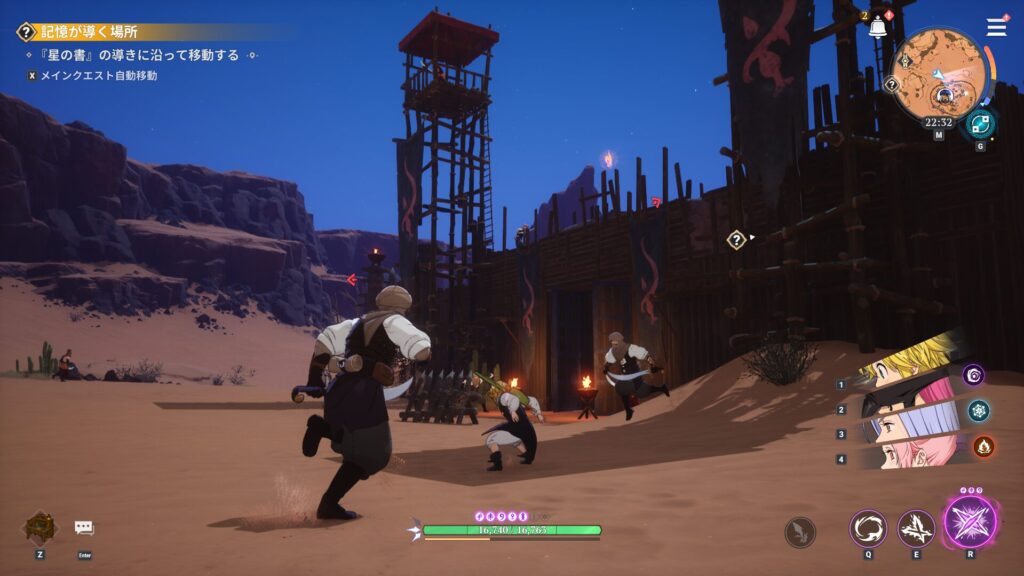Activate the teal snowflake tag skill icon

pos(979,410)
